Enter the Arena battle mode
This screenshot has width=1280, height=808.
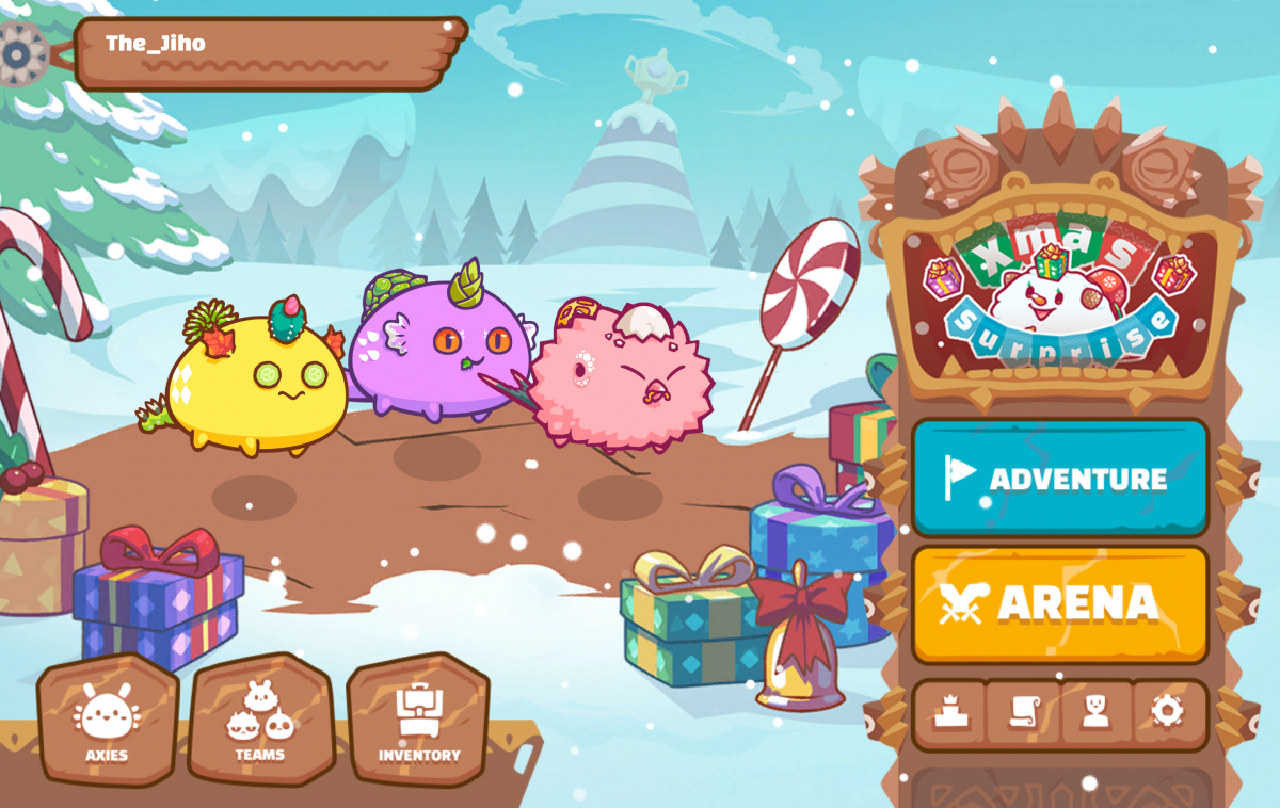[1060, 603]
